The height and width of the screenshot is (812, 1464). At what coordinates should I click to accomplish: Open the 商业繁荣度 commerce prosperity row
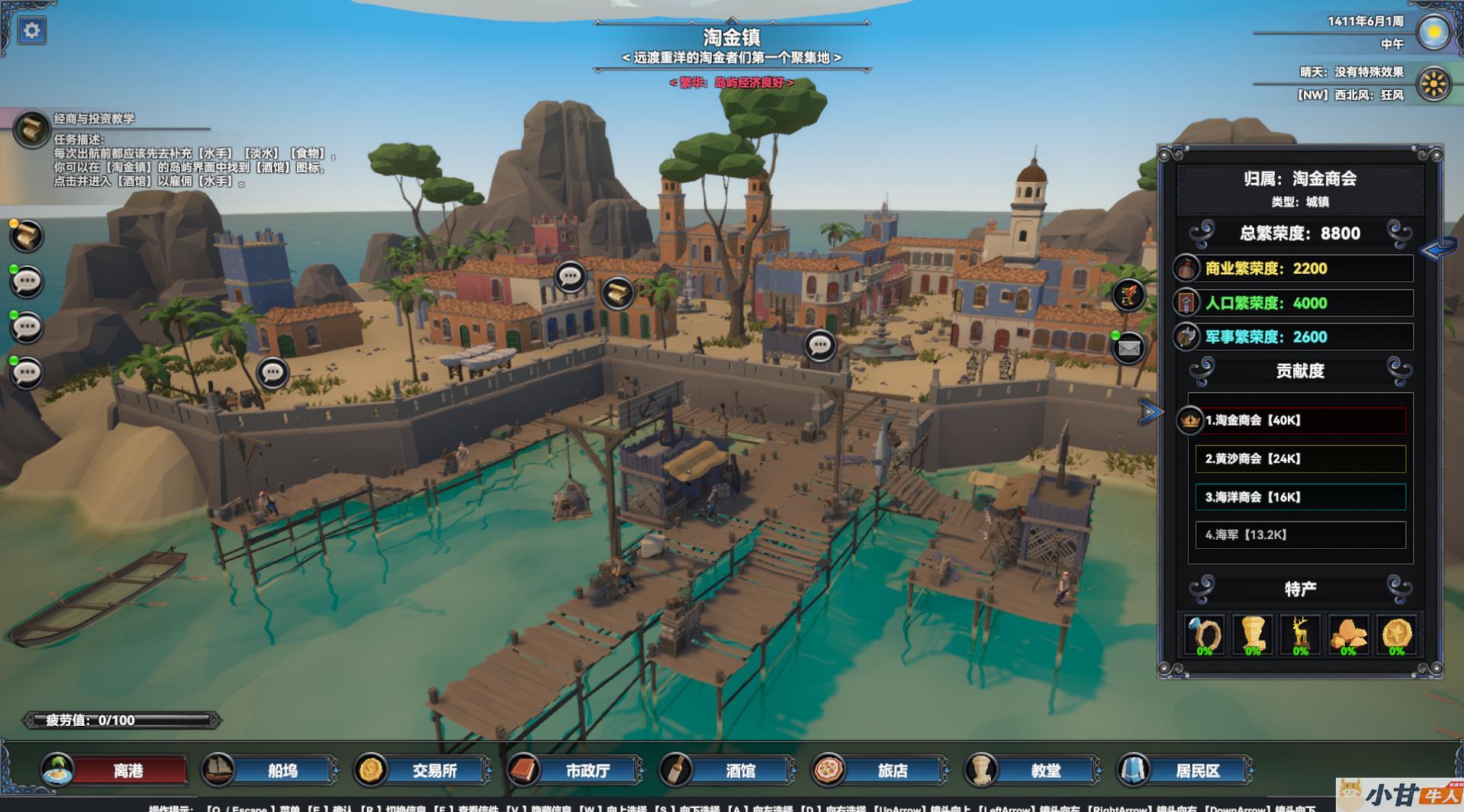[1293, 268]
